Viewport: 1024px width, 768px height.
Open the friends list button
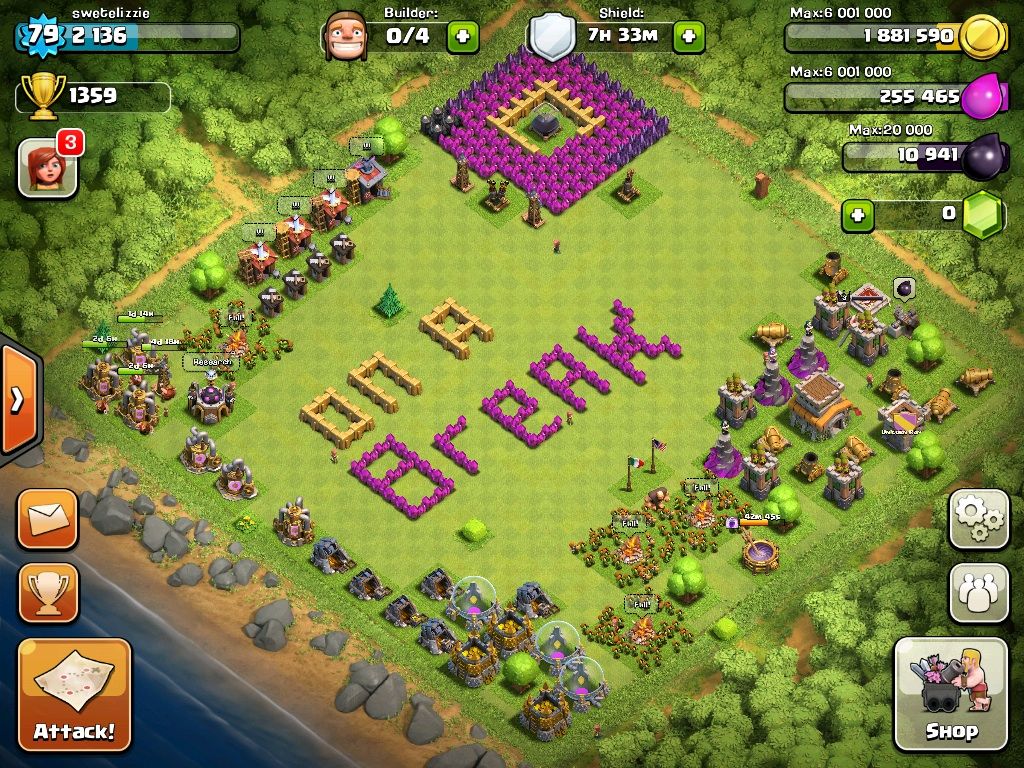pyautogui.click(x=978, y=592)
